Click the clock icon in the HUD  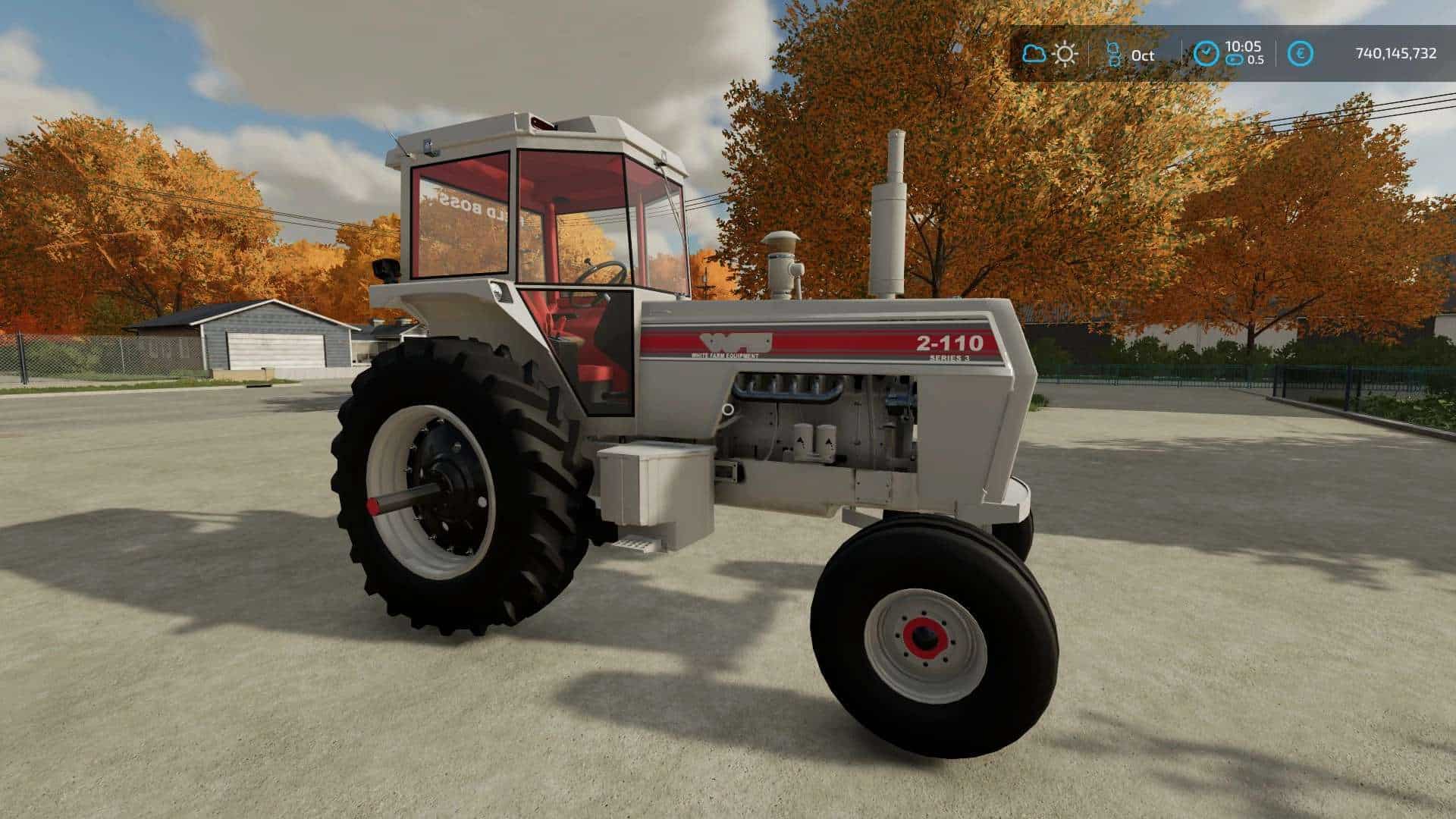(1206, 54)
